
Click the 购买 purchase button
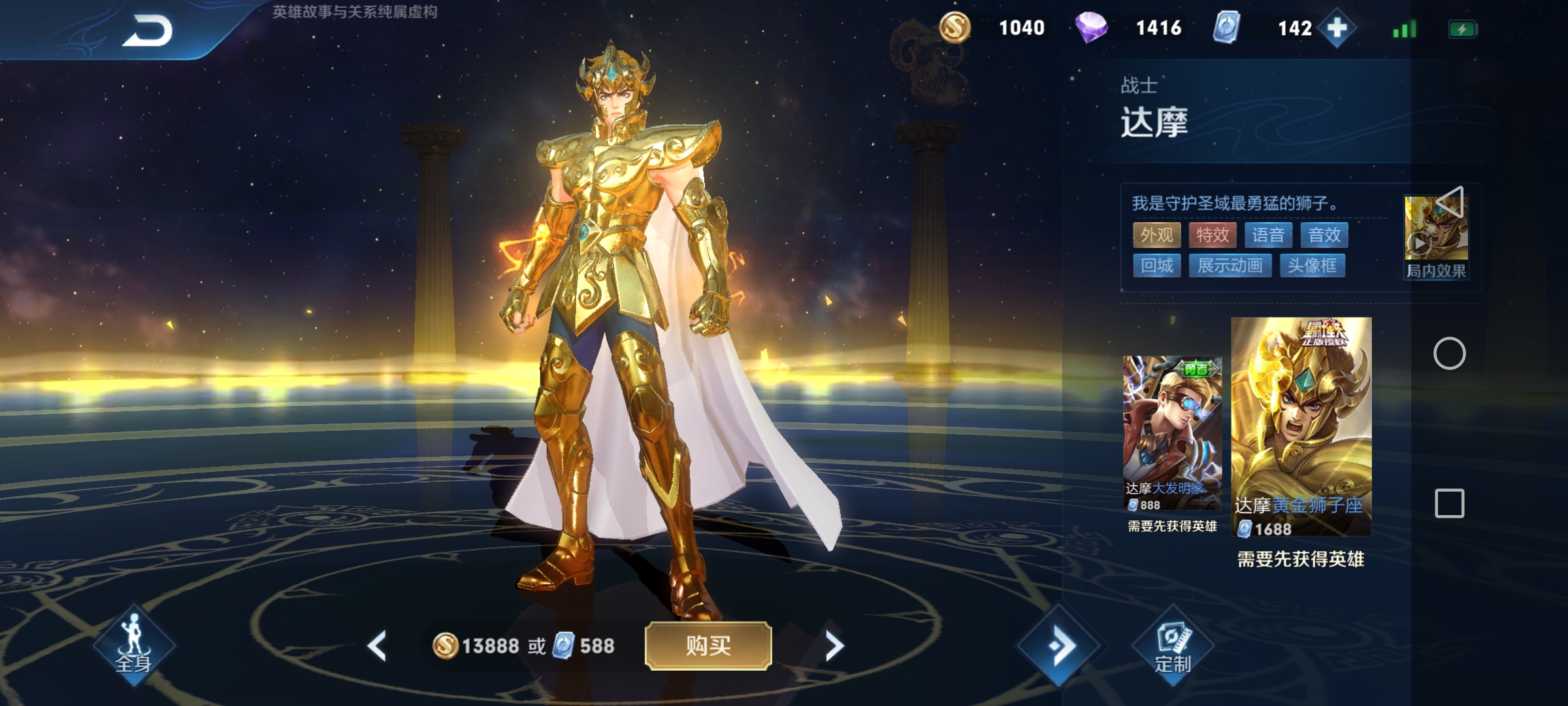pos(708,646)
